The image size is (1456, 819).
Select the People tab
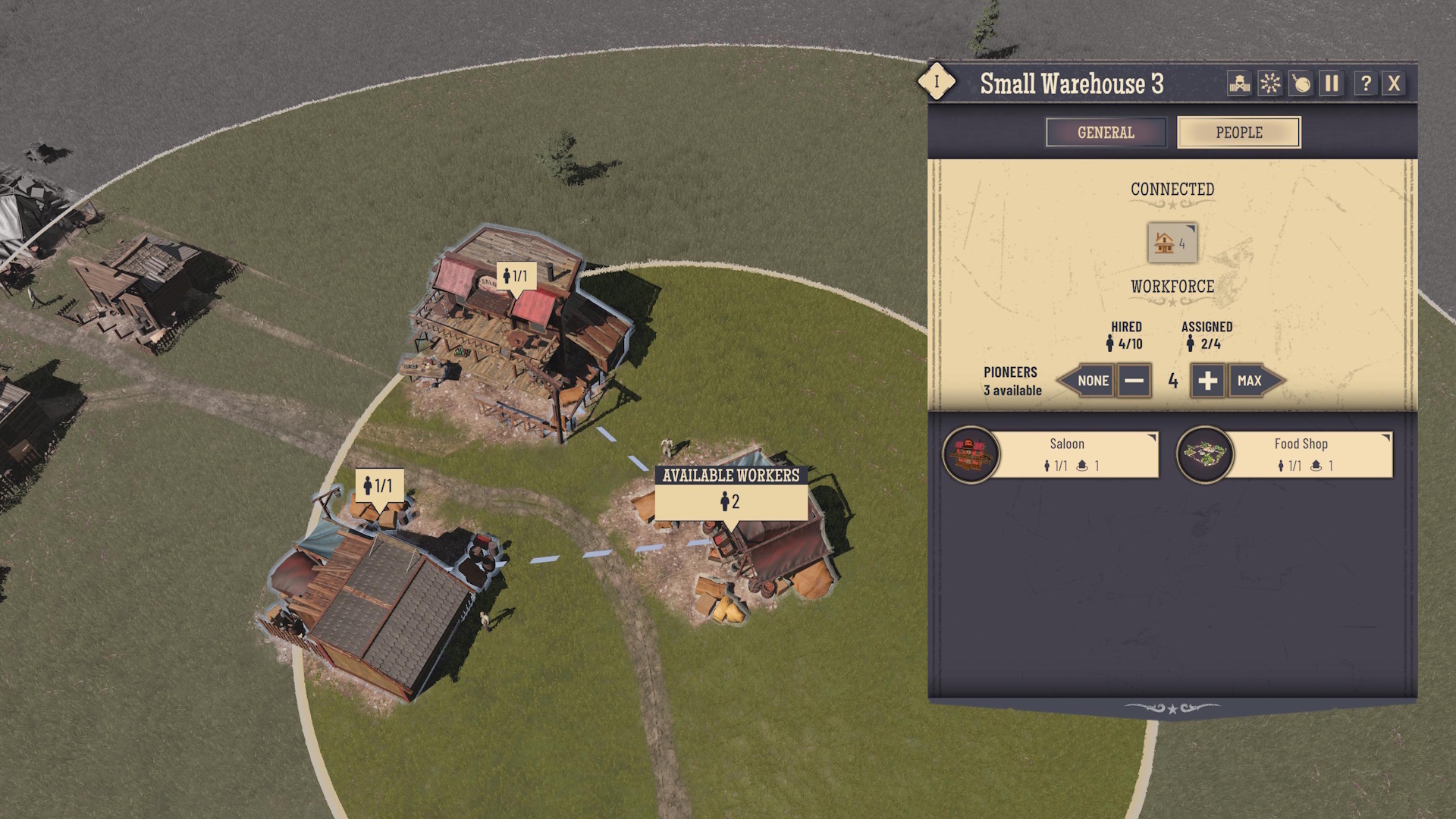tap(1238, 133)
